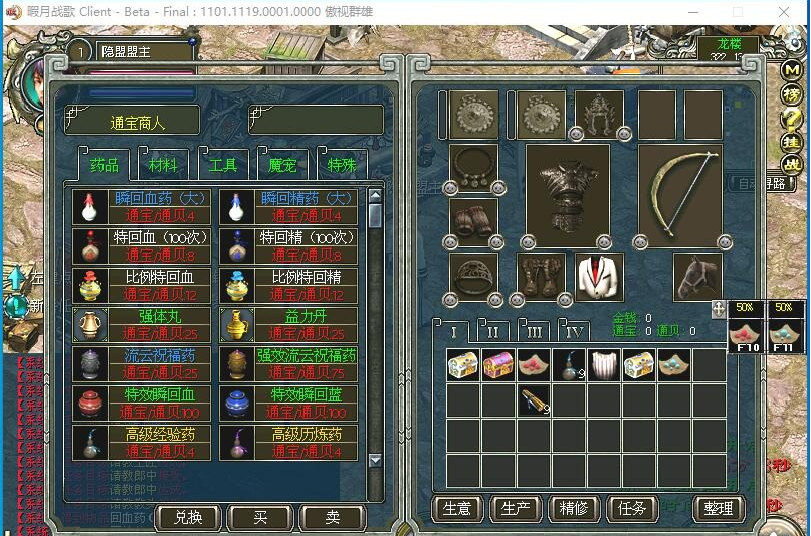Open the 生意 trade button
This screenshot has width=811, height=536.
pyautogui.click(x=456, y=508)
